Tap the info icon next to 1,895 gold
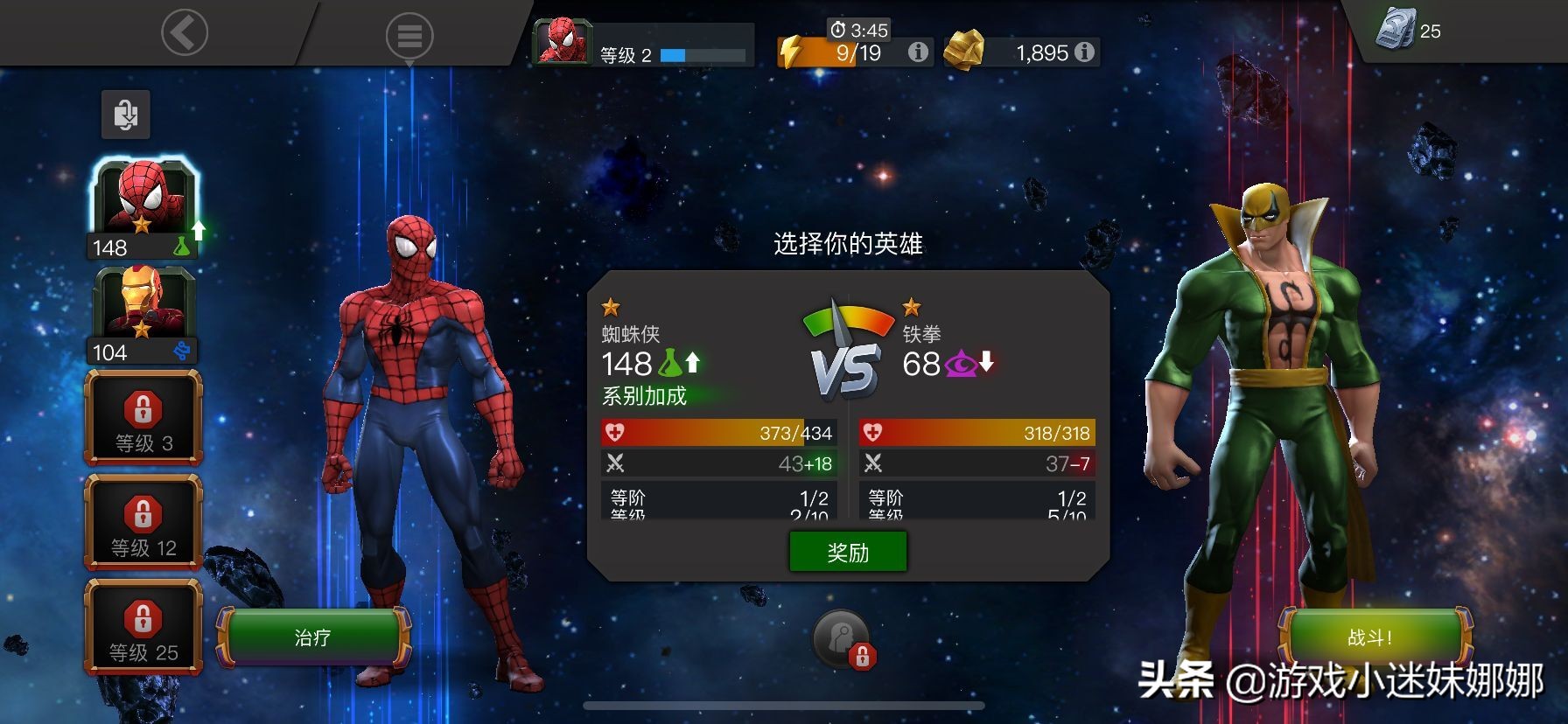The image size is (1568, 724). point(1085,52)
